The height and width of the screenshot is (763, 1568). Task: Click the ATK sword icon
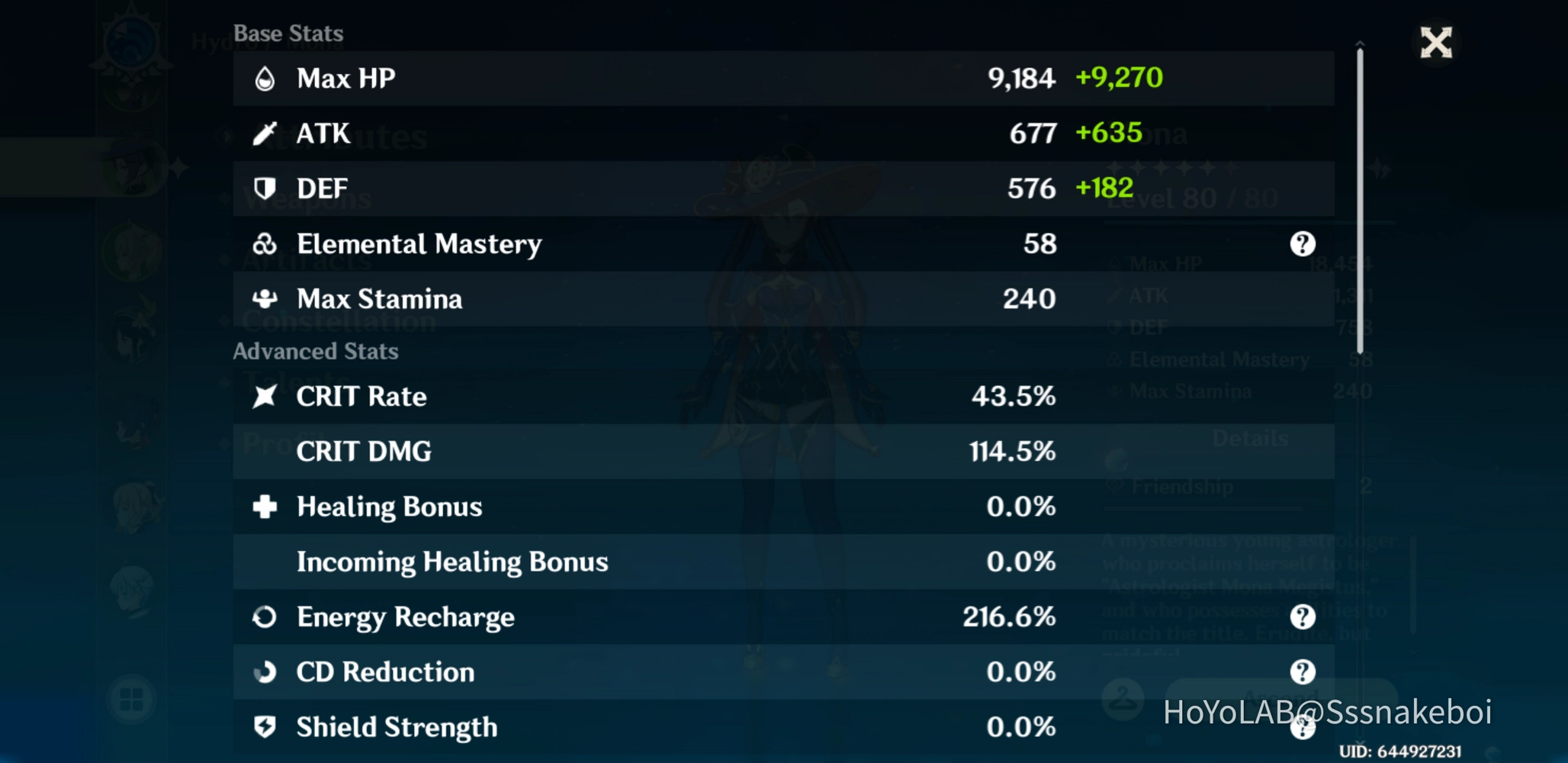(x=265, y=132)
